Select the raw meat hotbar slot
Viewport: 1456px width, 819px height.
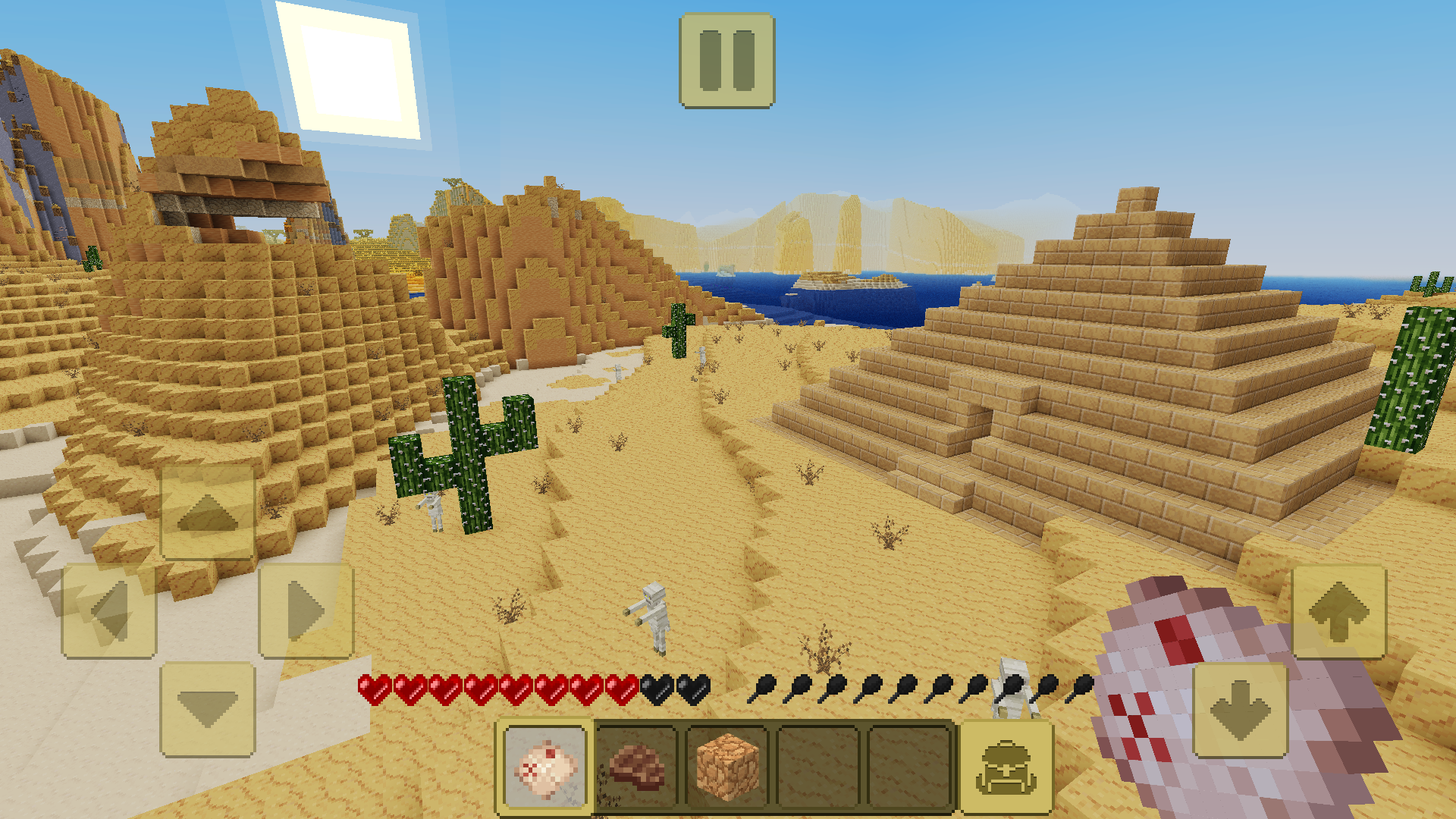(545, 767)
